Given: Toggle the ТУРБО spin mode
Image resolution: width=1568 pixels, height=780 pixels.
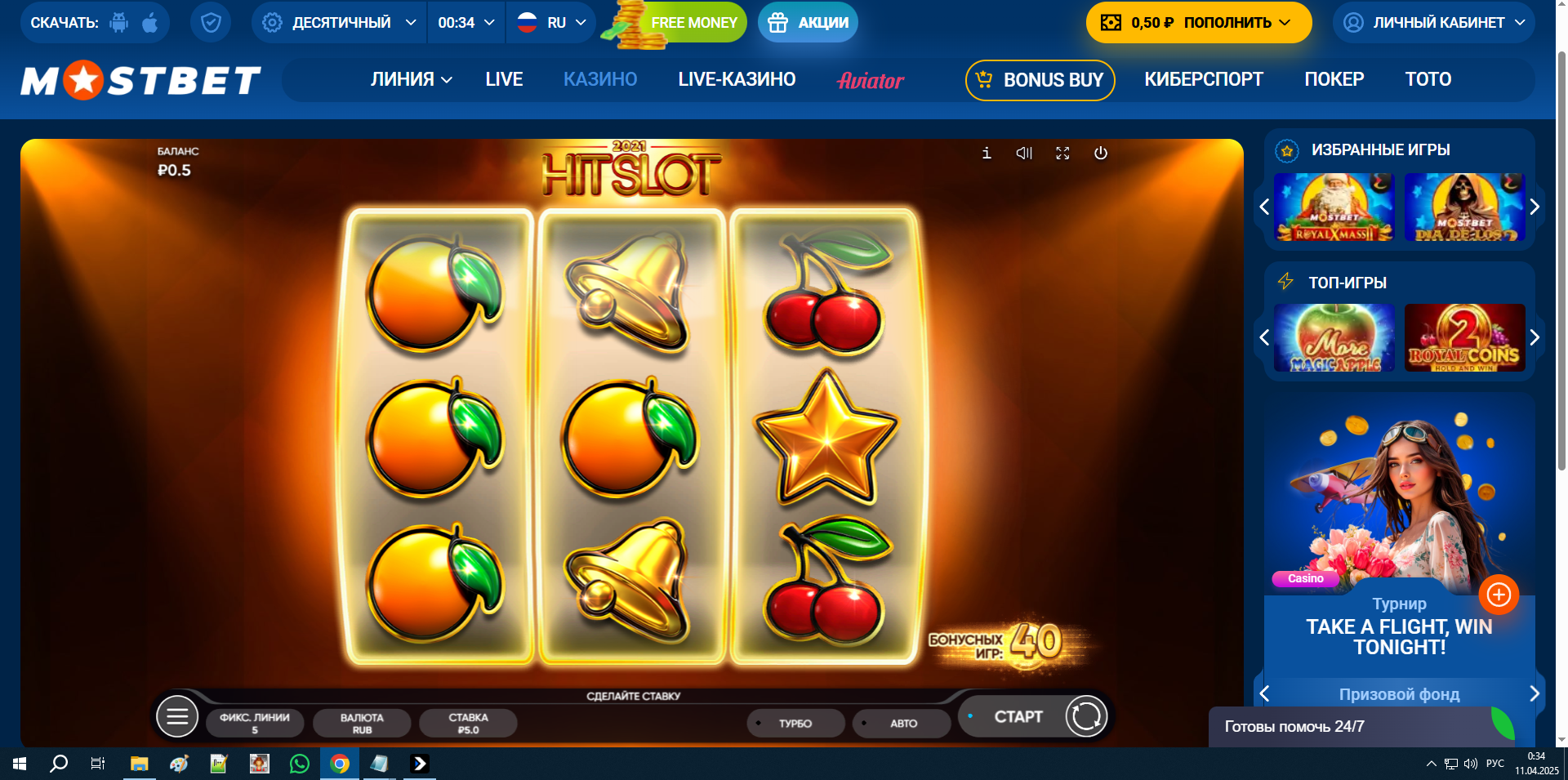Looking at the screenshot, I should click(x=795, y=723).
